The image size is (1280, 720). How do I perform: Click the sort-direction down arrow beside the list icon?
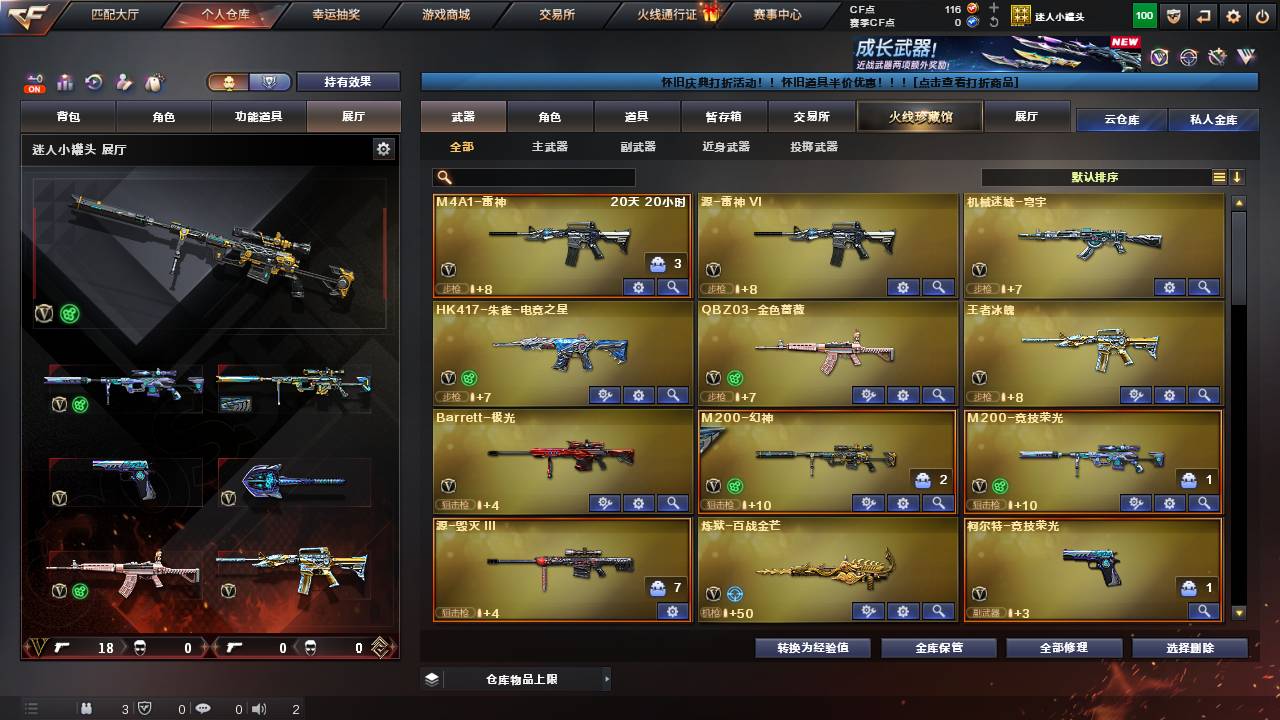[1239, 176]
